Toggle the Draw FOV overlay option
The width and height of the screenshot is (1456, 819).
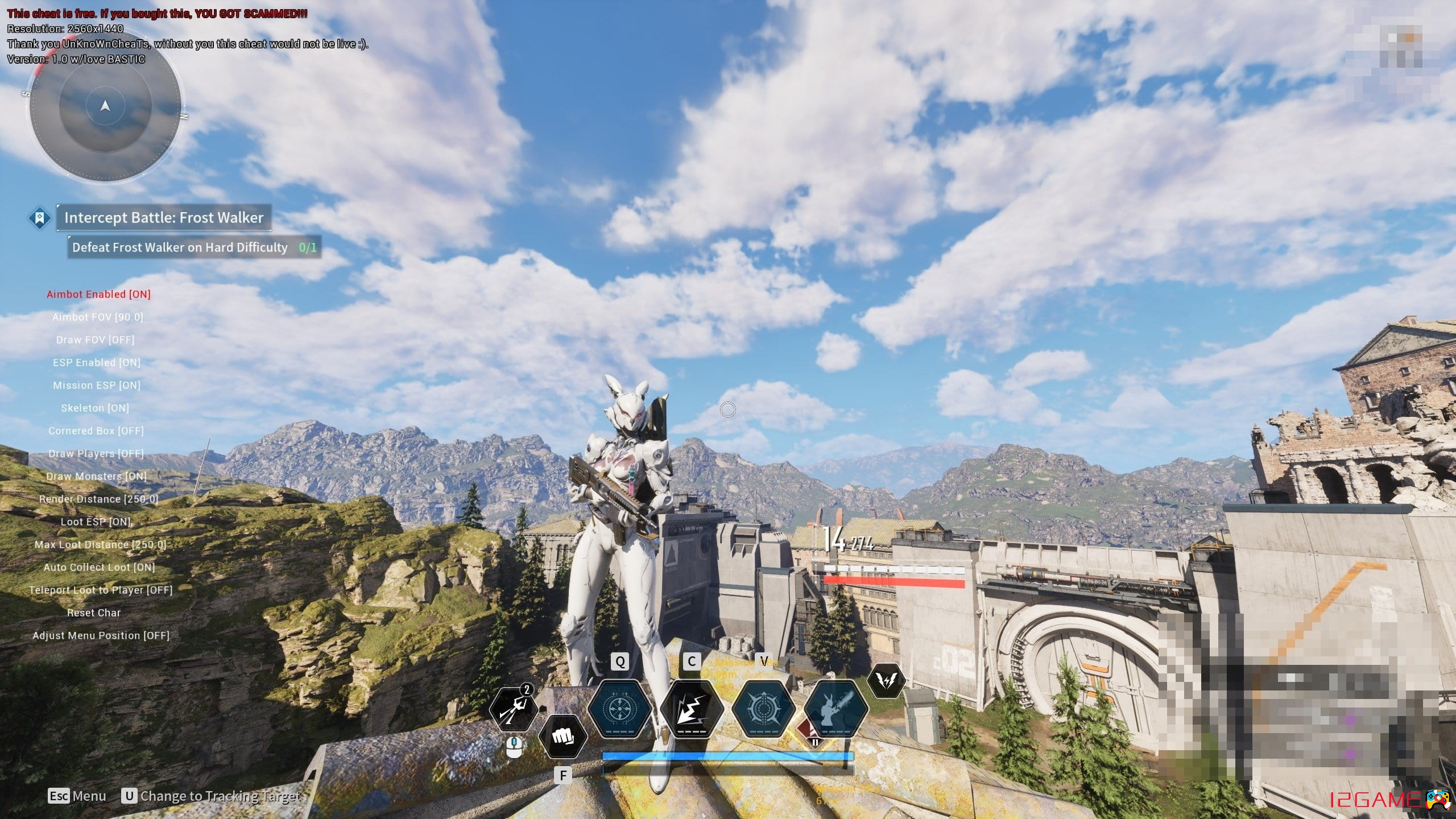(95, 340)
